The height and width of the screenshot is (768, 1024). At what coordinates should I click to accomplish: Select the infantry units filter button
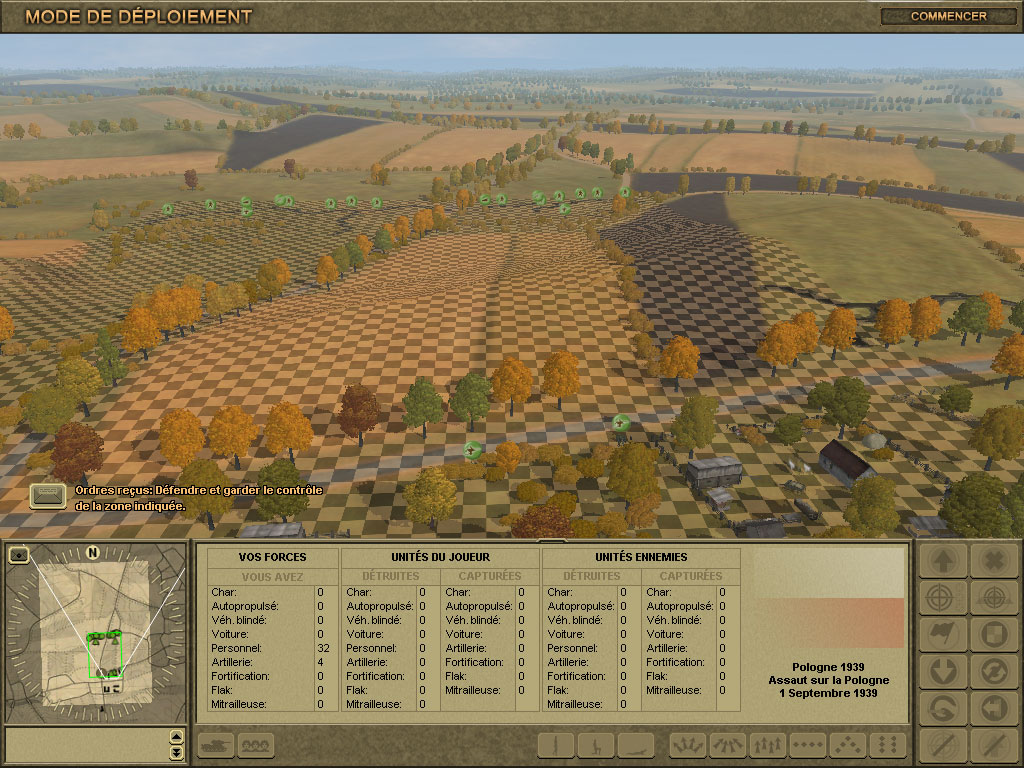tap(257, 745)
